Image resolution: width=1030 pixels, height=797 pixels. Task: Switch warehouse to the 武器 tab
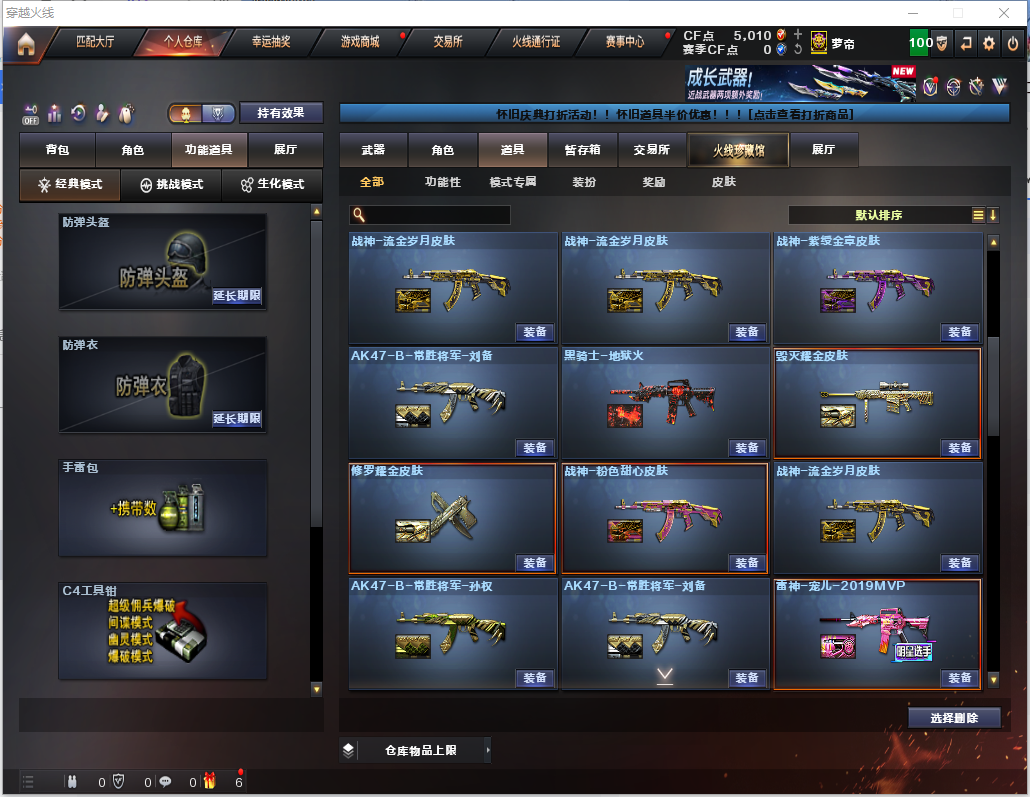click(373, 150)
